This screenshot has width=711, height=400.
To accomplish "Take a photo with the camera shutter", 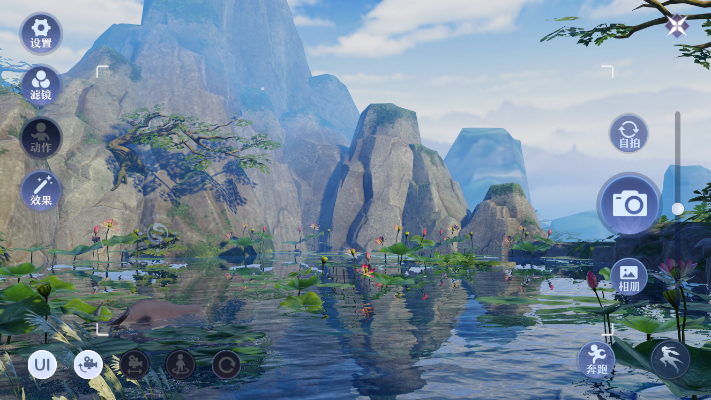I will 629,203.
